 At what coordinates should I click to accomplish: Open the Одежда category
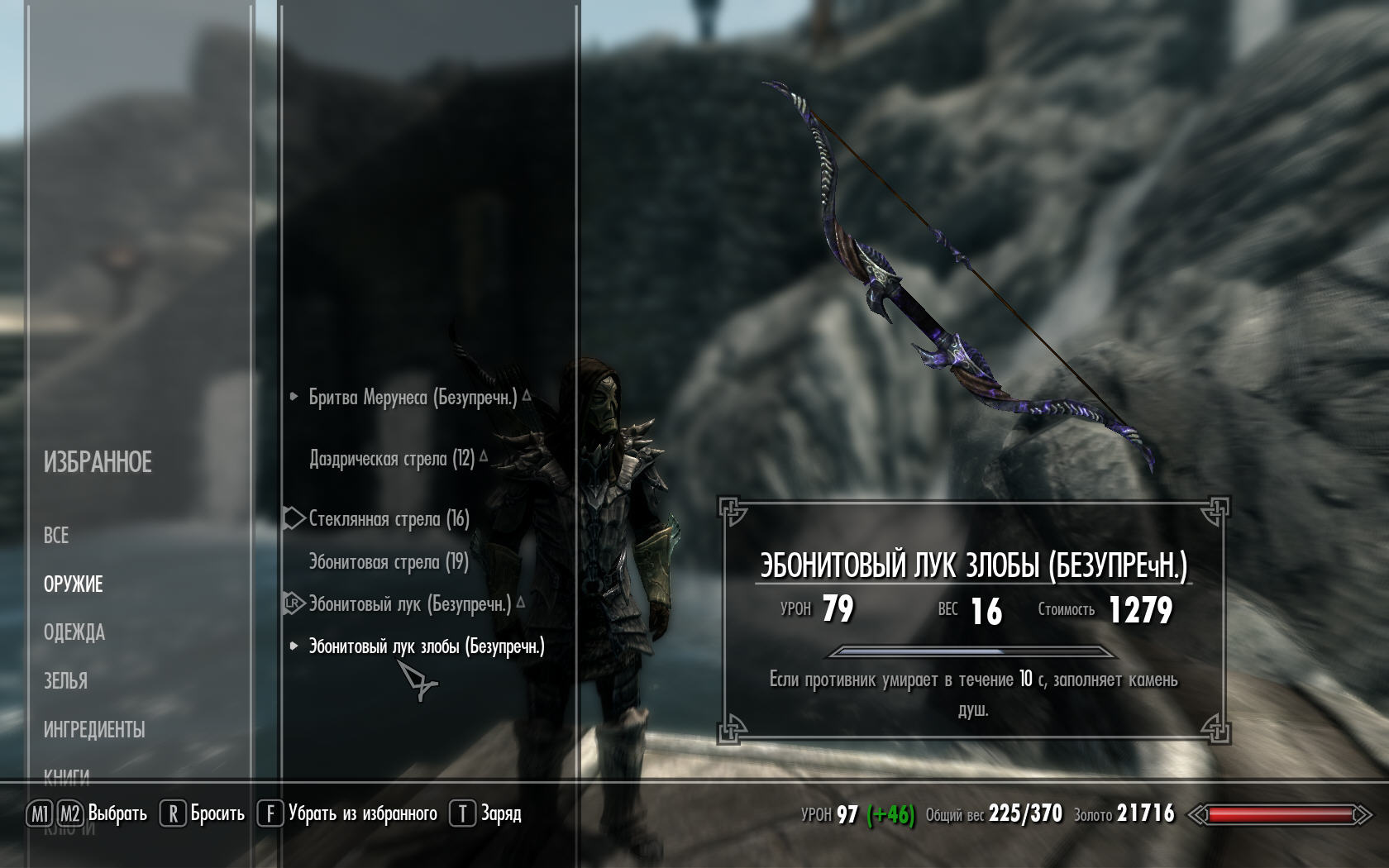click(74, 632)
